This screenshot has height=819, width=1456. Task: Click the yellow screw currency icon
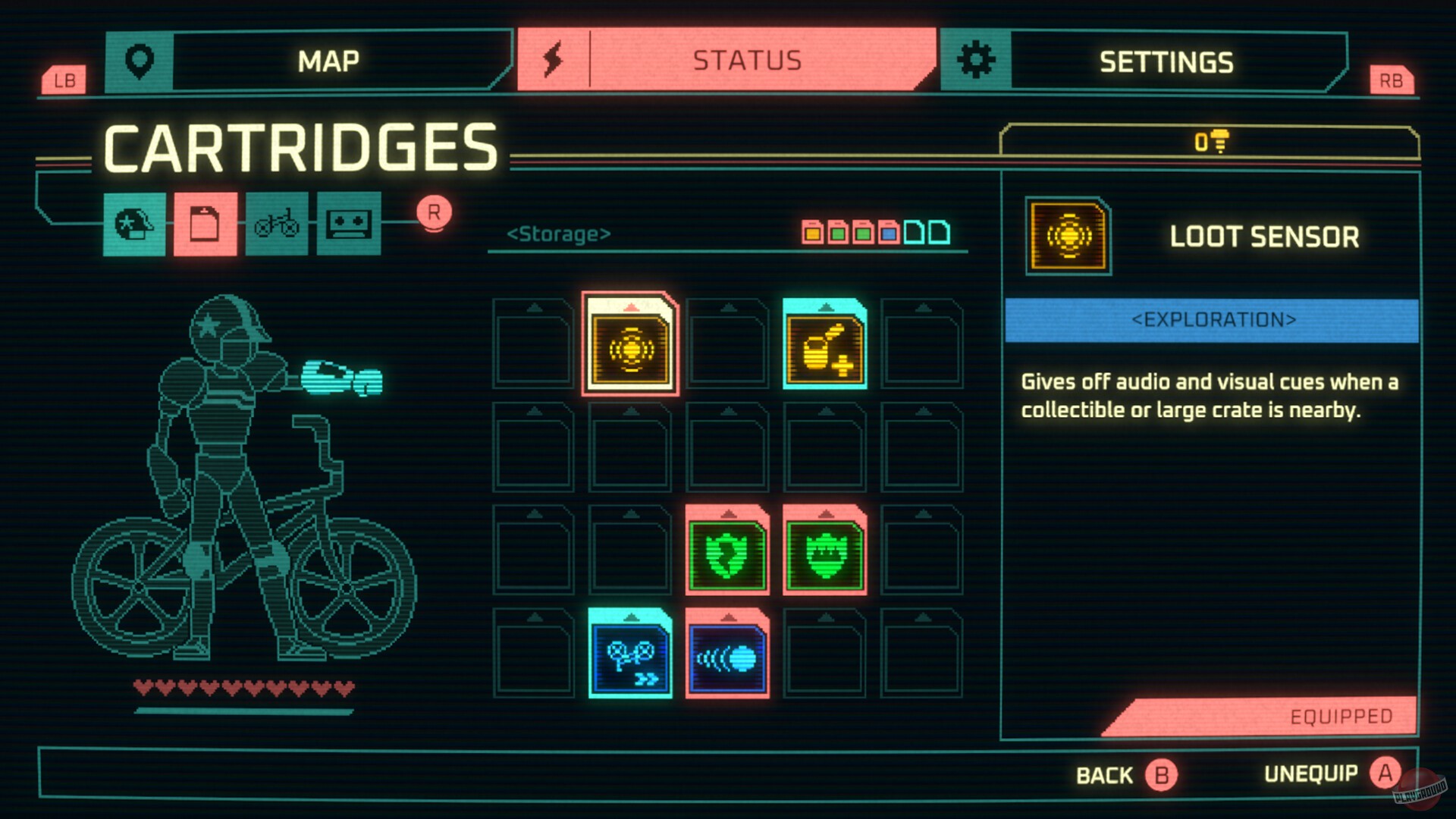coord(1213,143)
